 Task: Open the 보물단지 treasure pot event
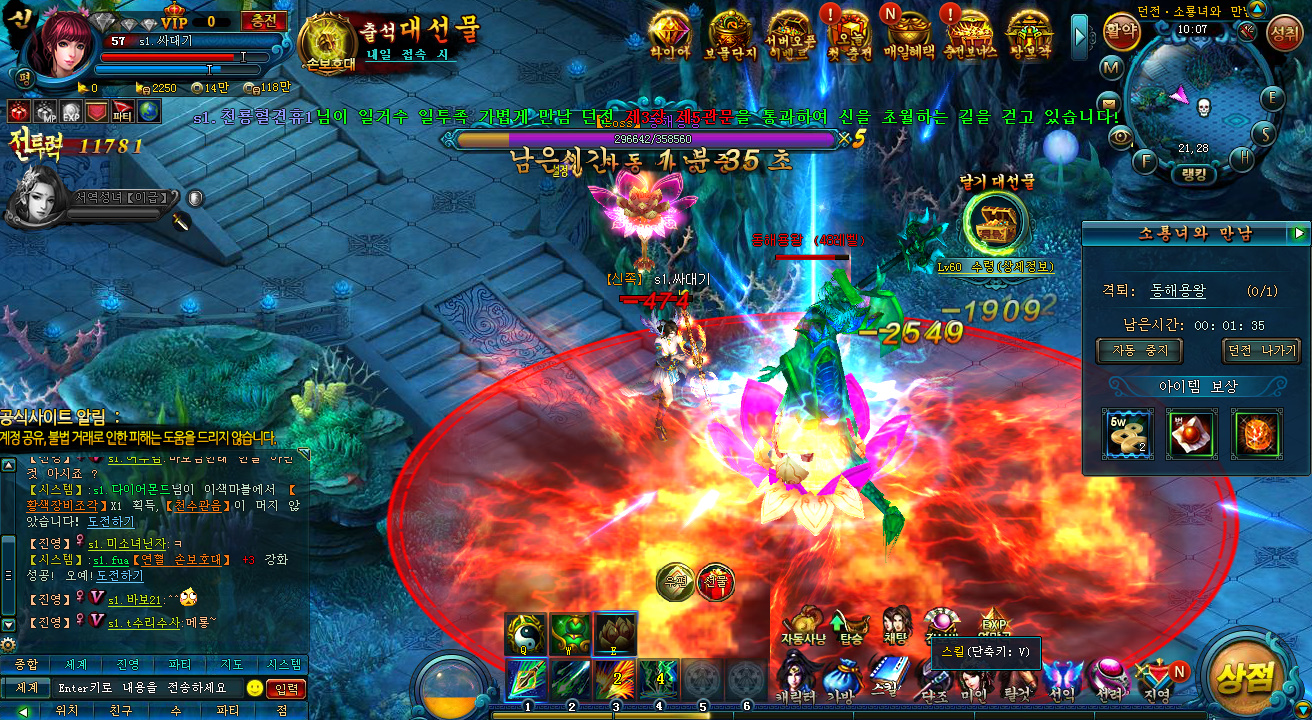[x=731, y=33]
